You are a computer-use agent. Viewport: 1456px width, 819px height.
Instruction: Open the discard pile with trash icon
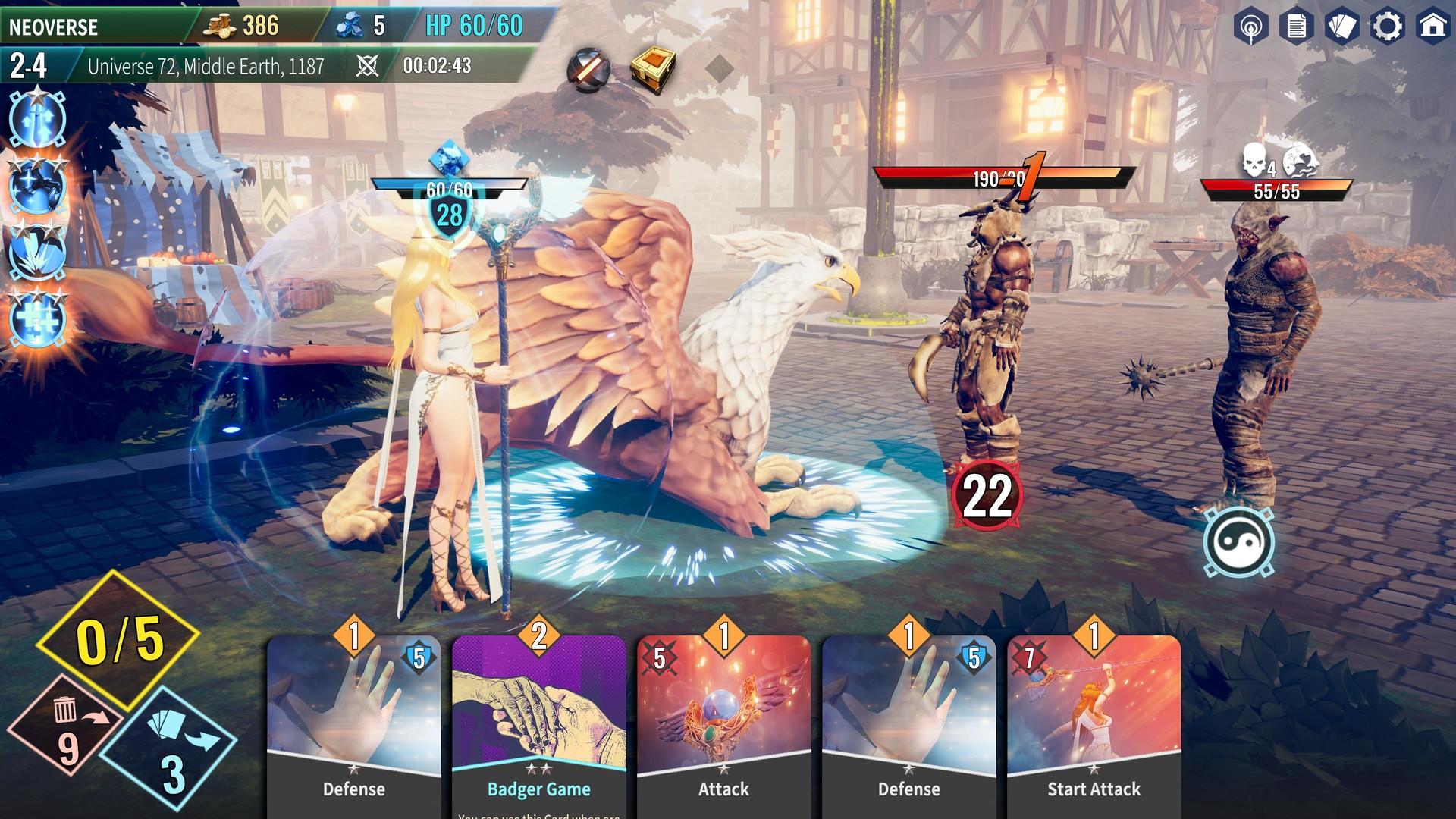67,728
